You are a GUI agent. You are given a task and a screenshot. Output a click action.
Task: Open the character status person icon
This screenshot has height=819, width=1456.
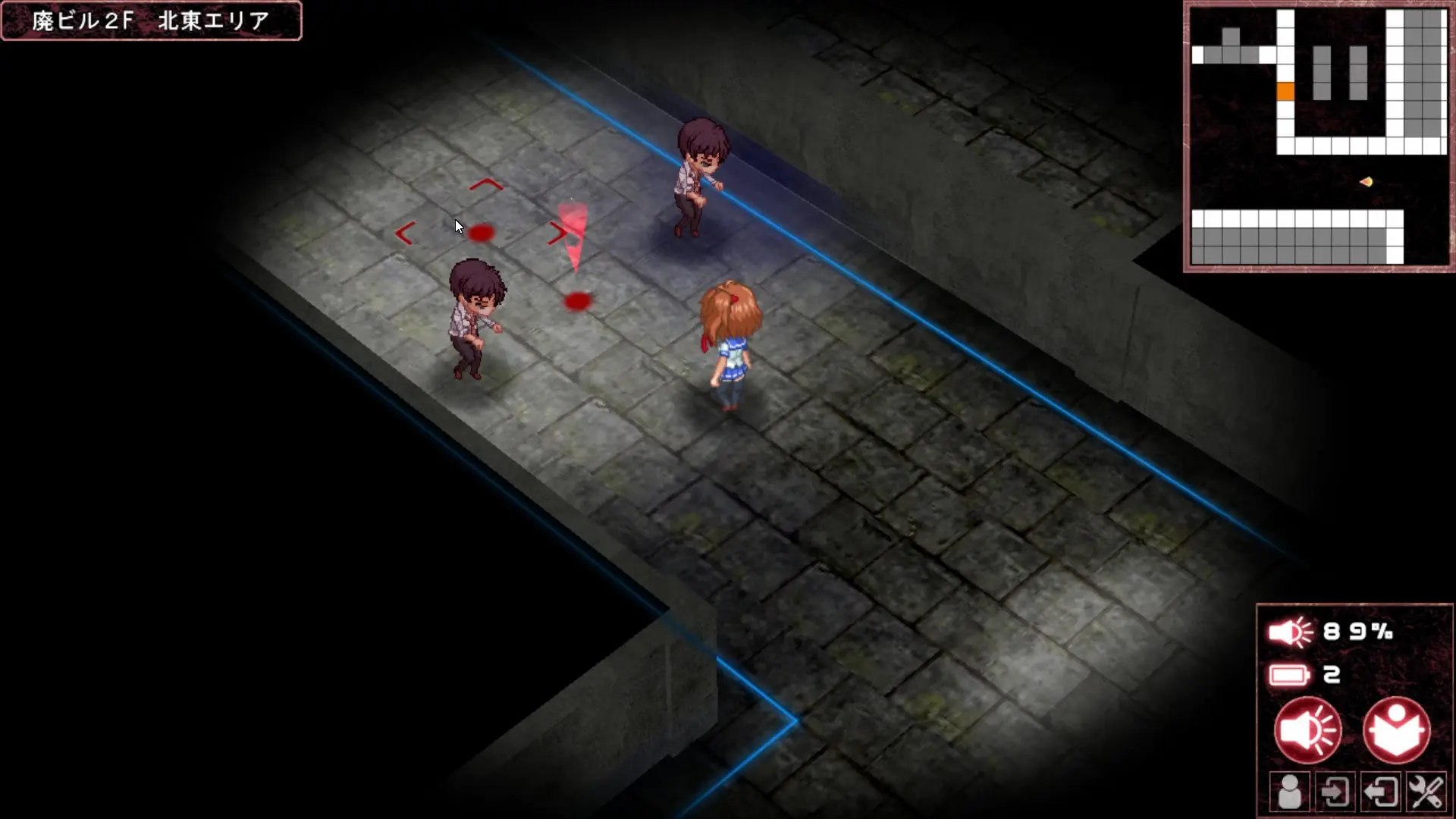[1289, 792]
